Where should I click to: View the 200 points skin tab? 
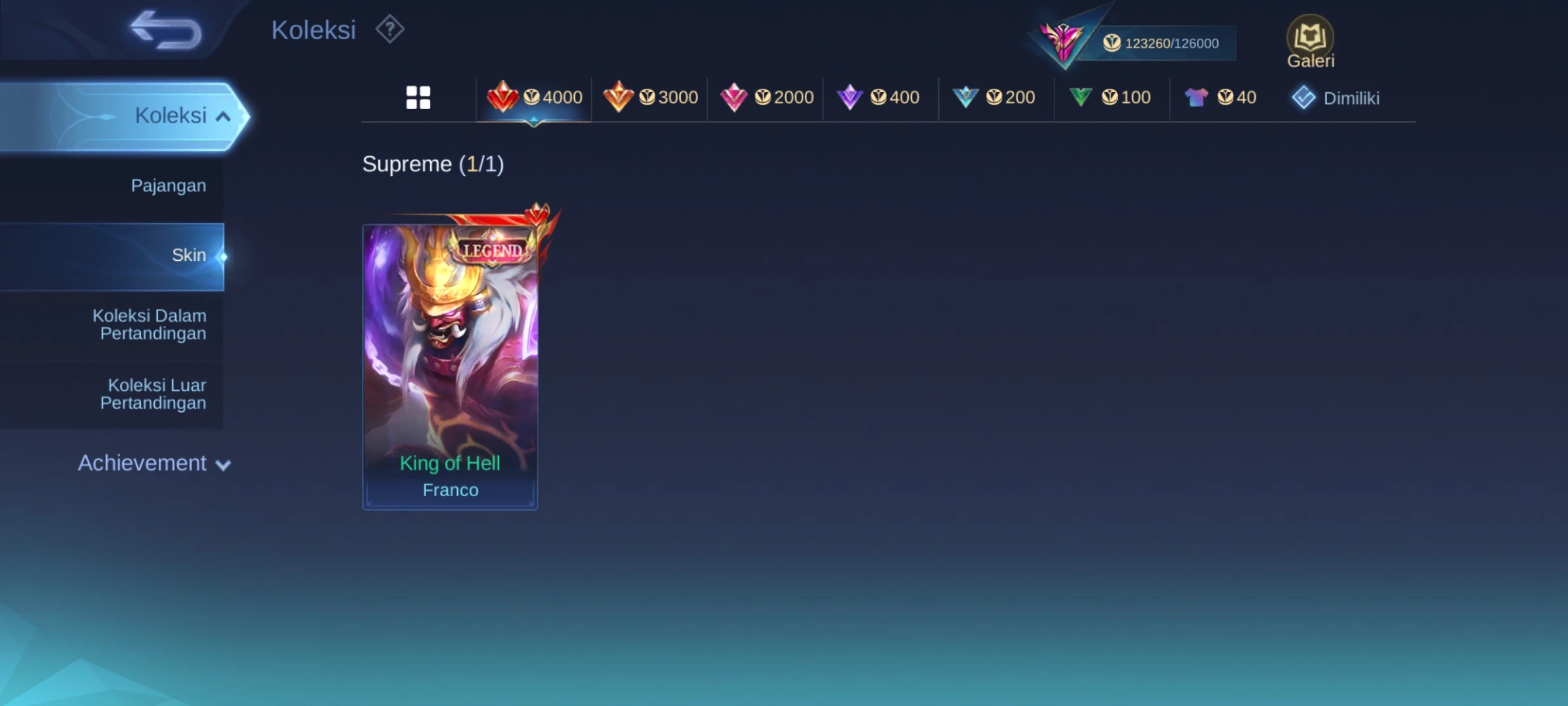pos(994,98)
